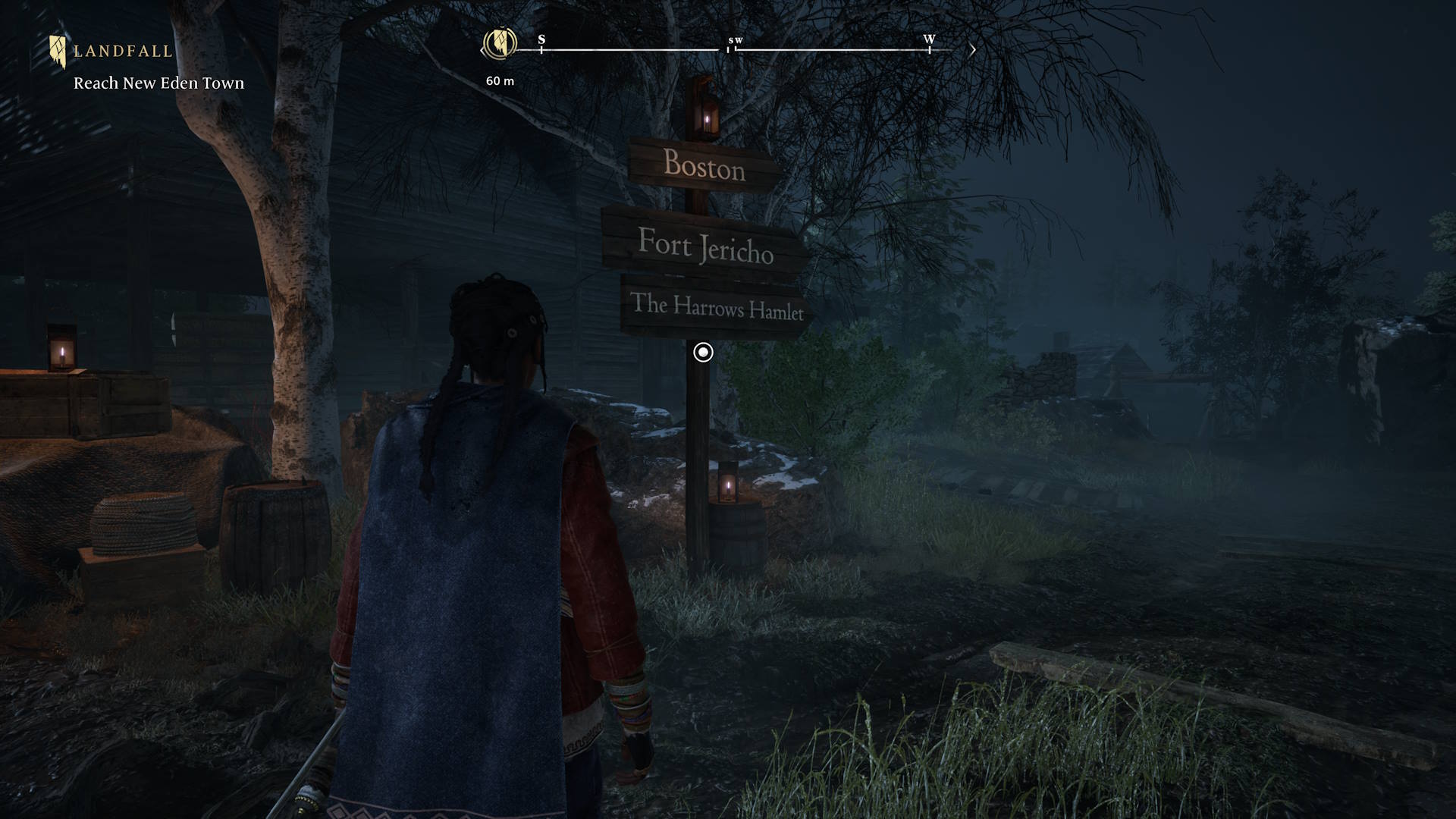Select the compass bar's South marker

pyautogui.click(x=541, y=40)
